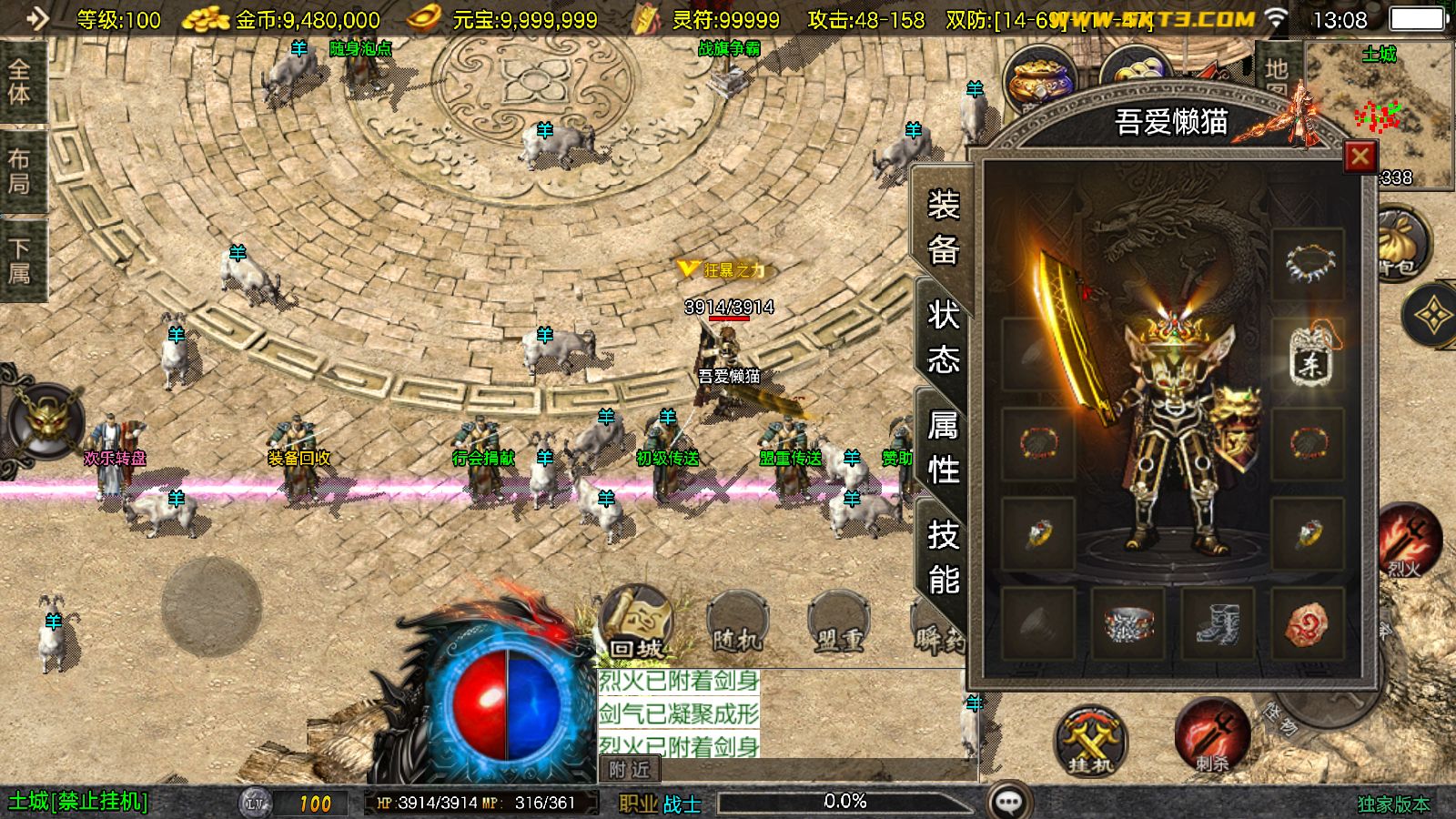This screenshot has width=1456, height=819.
Task: Switch to the 装备 equipment tab
Action: click(x=944, y=226)
